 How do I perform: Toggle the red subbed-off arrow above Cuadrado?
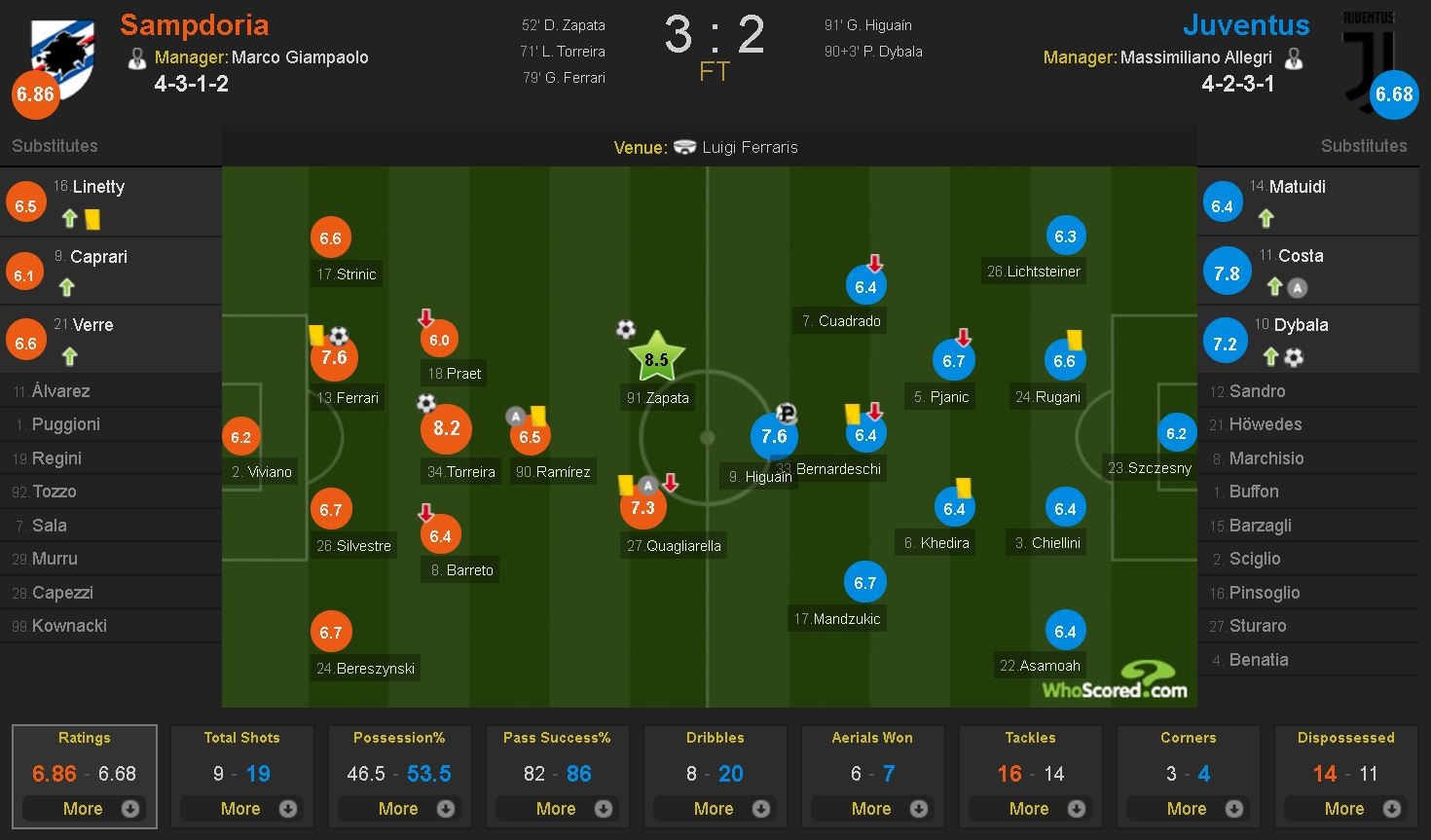click(x=875, y=262)
